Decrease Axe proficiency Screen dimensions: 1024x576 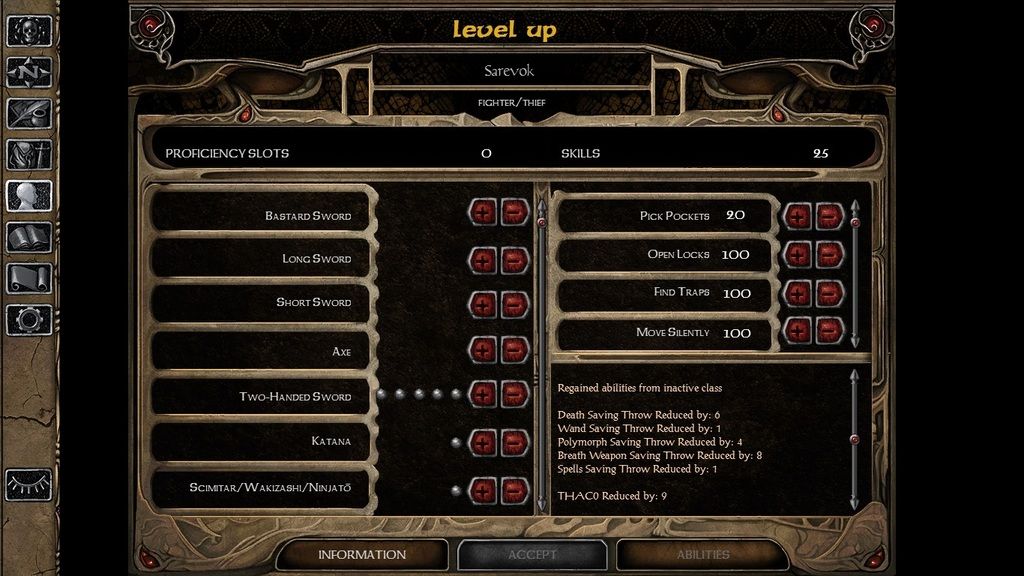tap(514, 350)
